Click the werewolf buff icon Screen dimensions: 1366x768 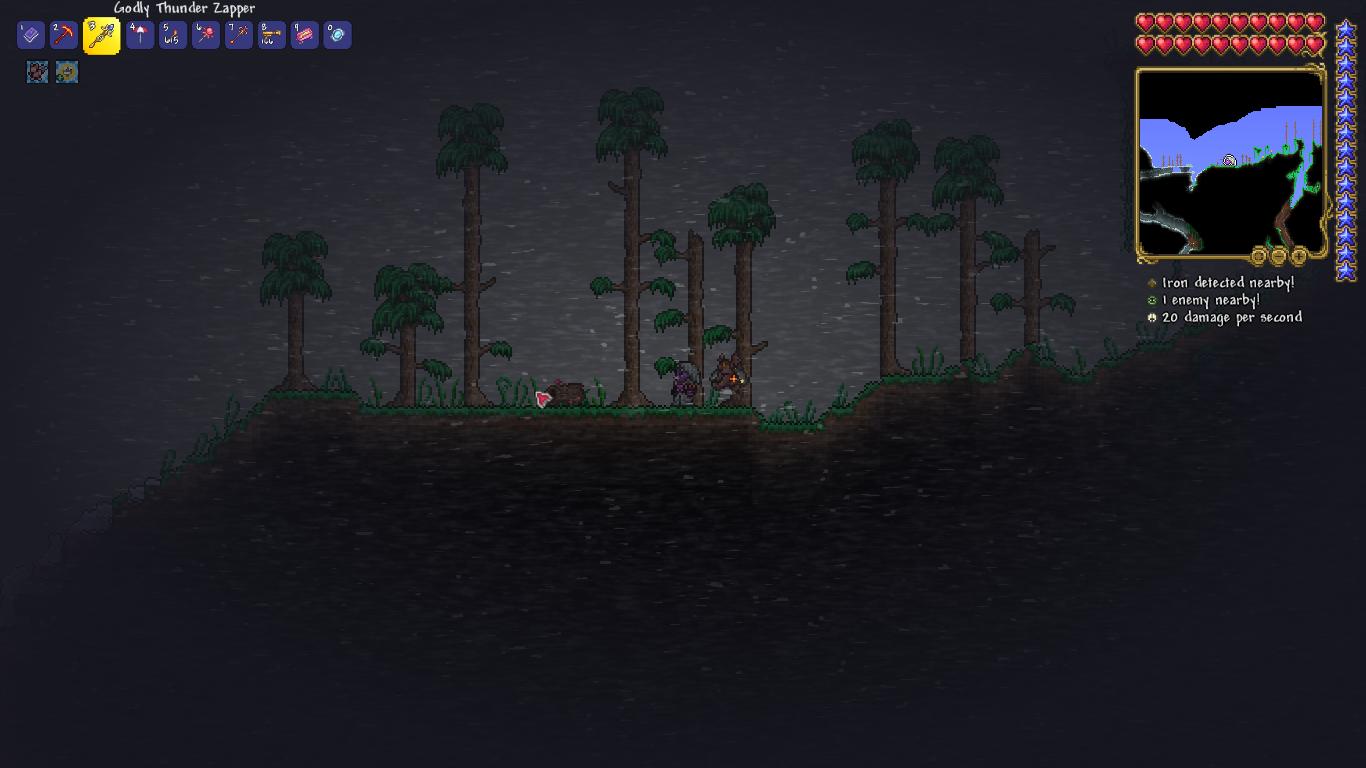click(37, 72)
